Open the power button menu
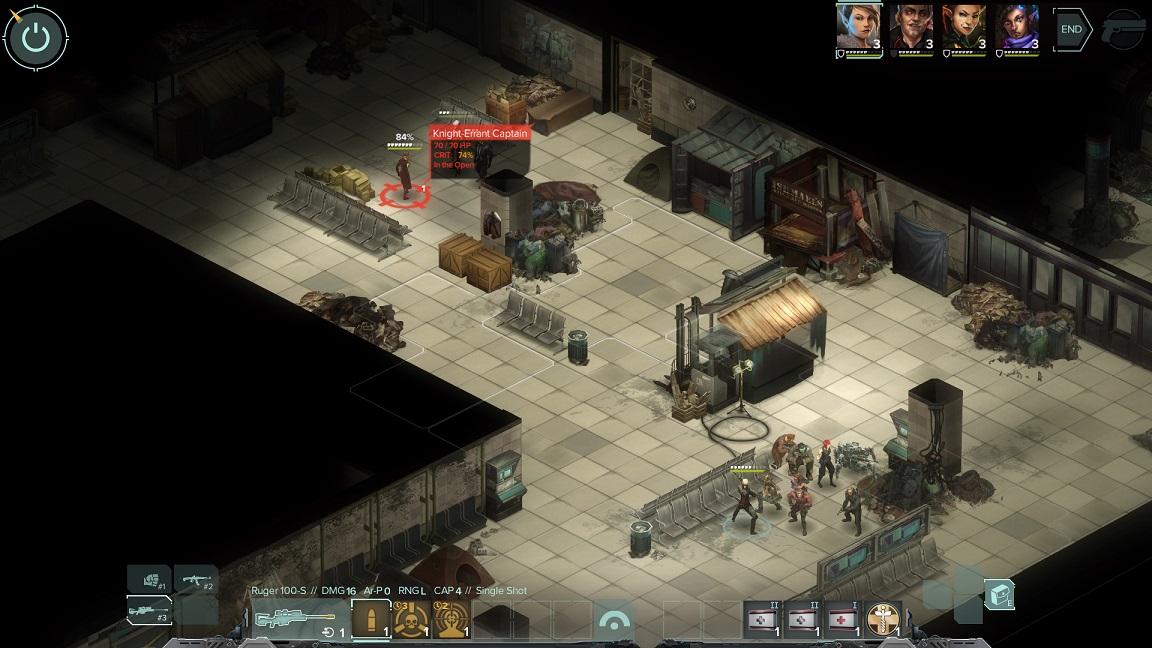 tap(36, 38)
